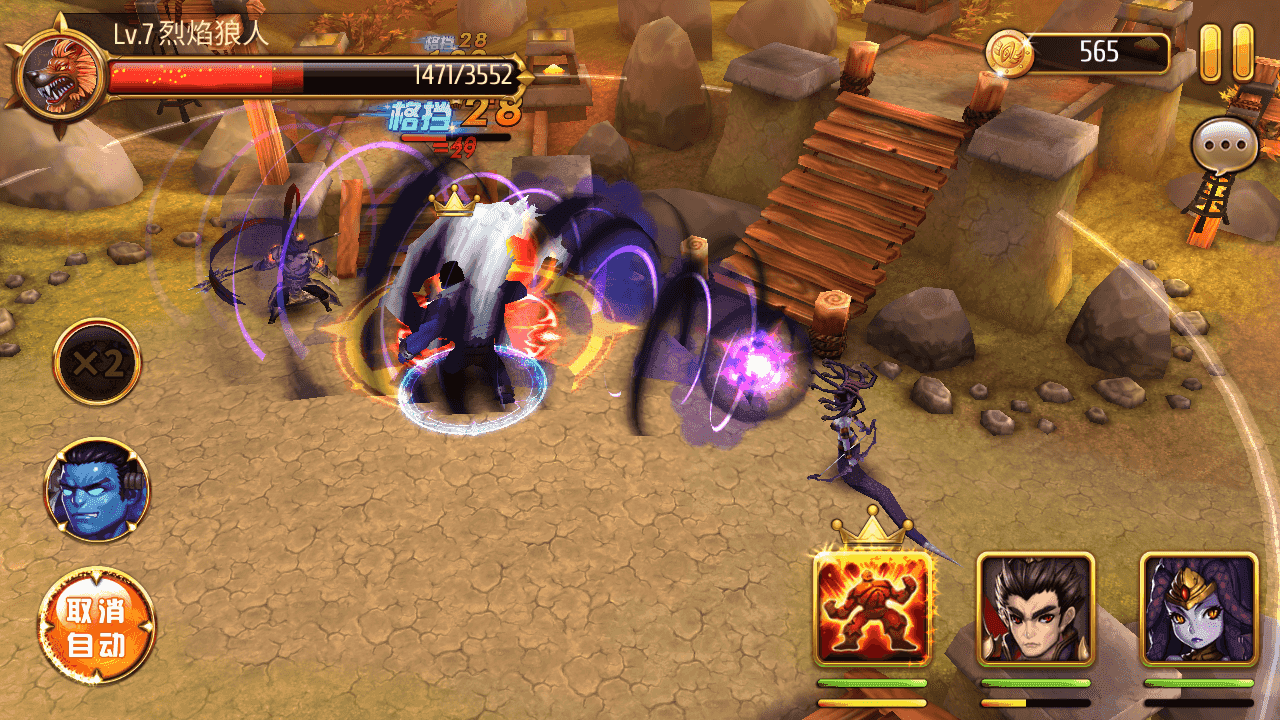Click the flame werewolf boss portrait
1280x720 pixels.
(60, 75)
